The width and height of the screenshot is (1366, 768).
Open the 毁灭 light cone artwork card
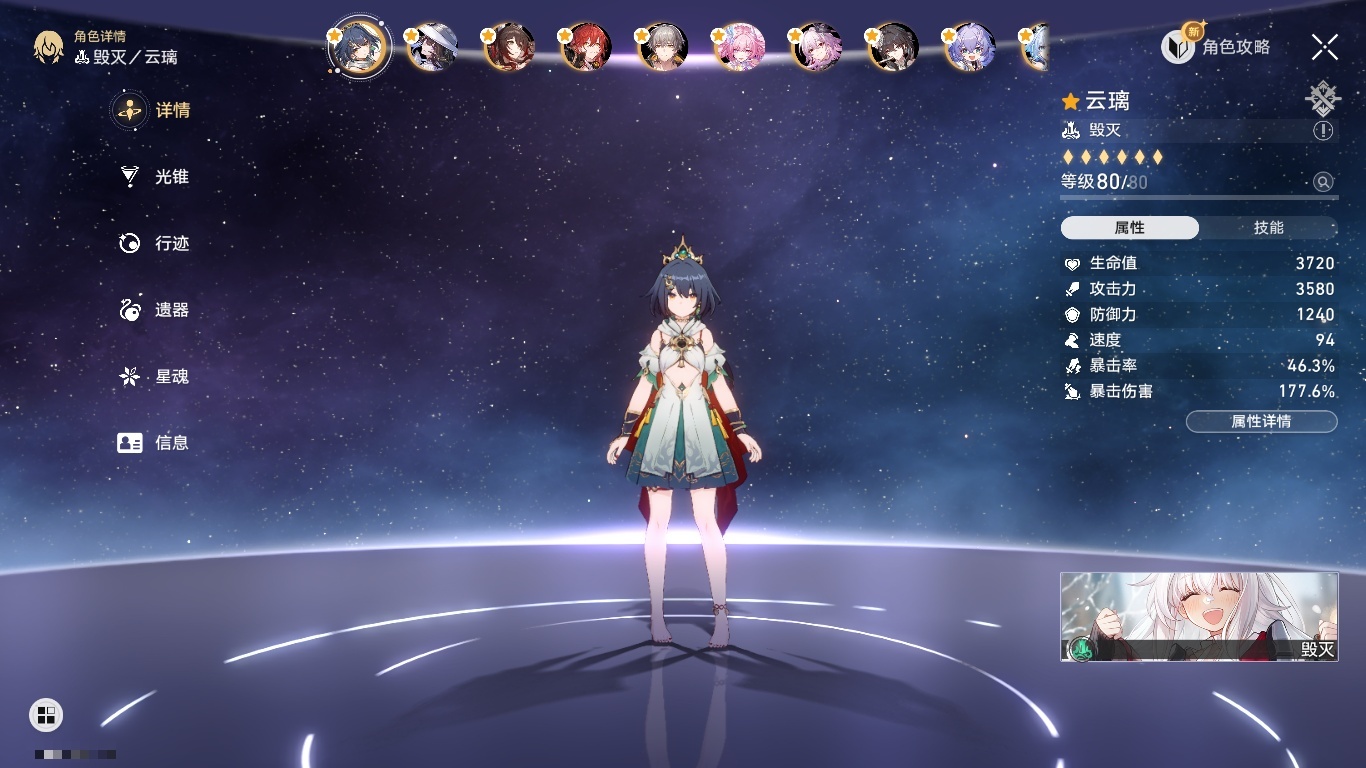1199,616
